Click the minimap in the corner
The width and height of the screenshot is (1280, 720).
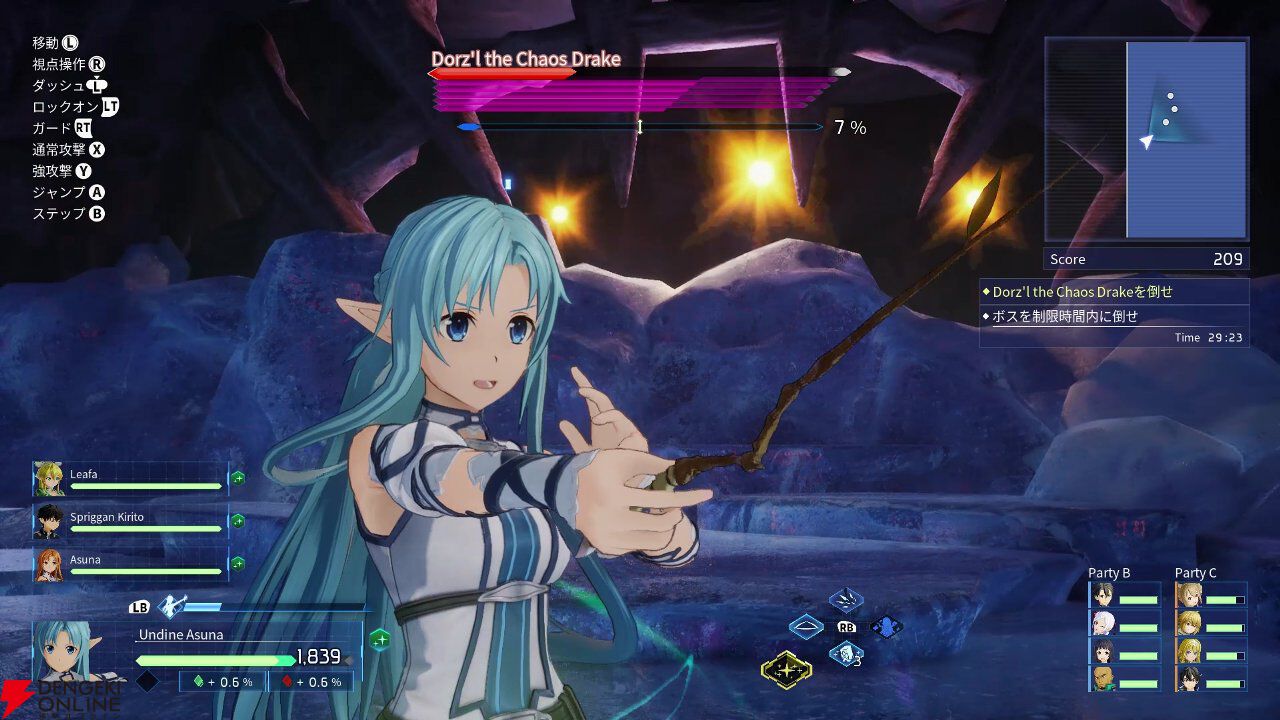1147,139
